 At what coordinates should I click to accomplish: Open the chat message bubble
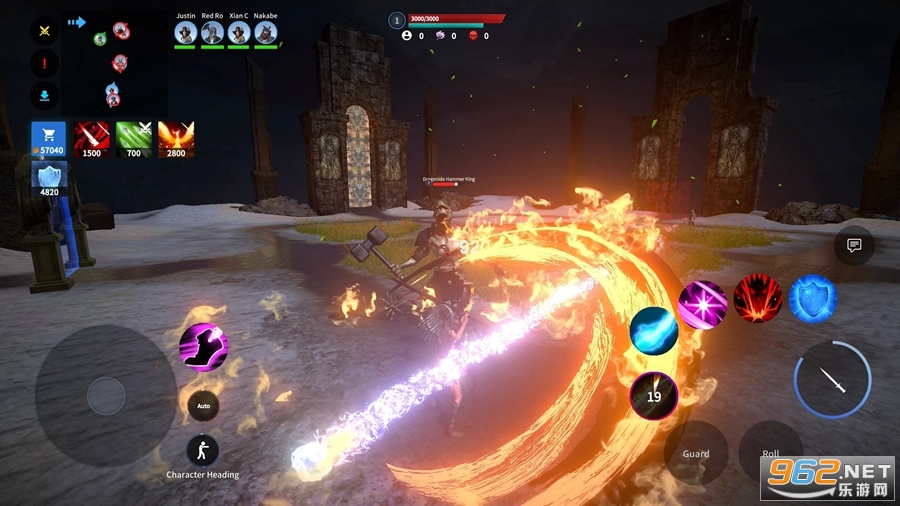[x=854, y=245]
